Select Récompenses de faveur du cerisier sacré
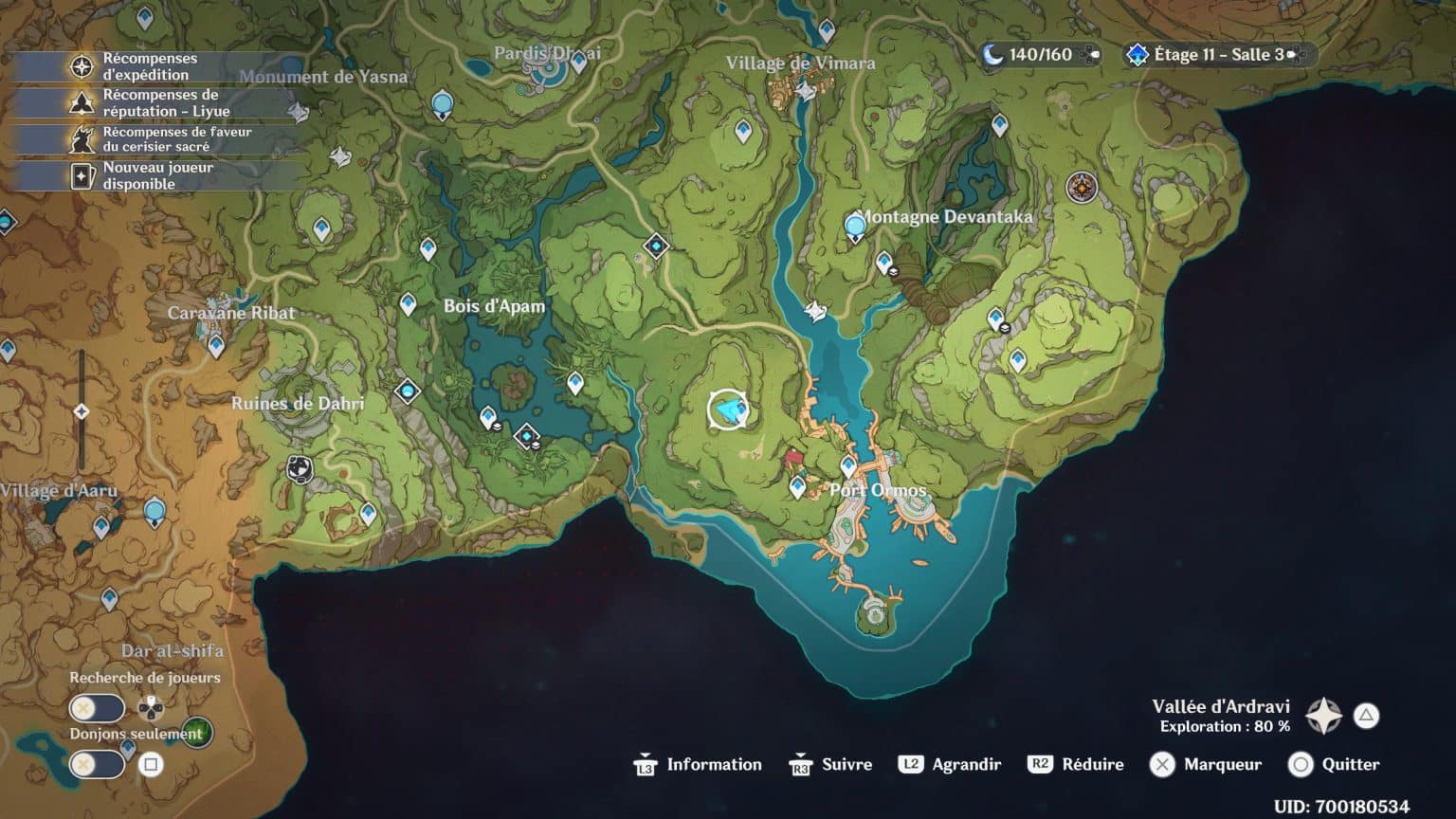 [x=82, y=138]
